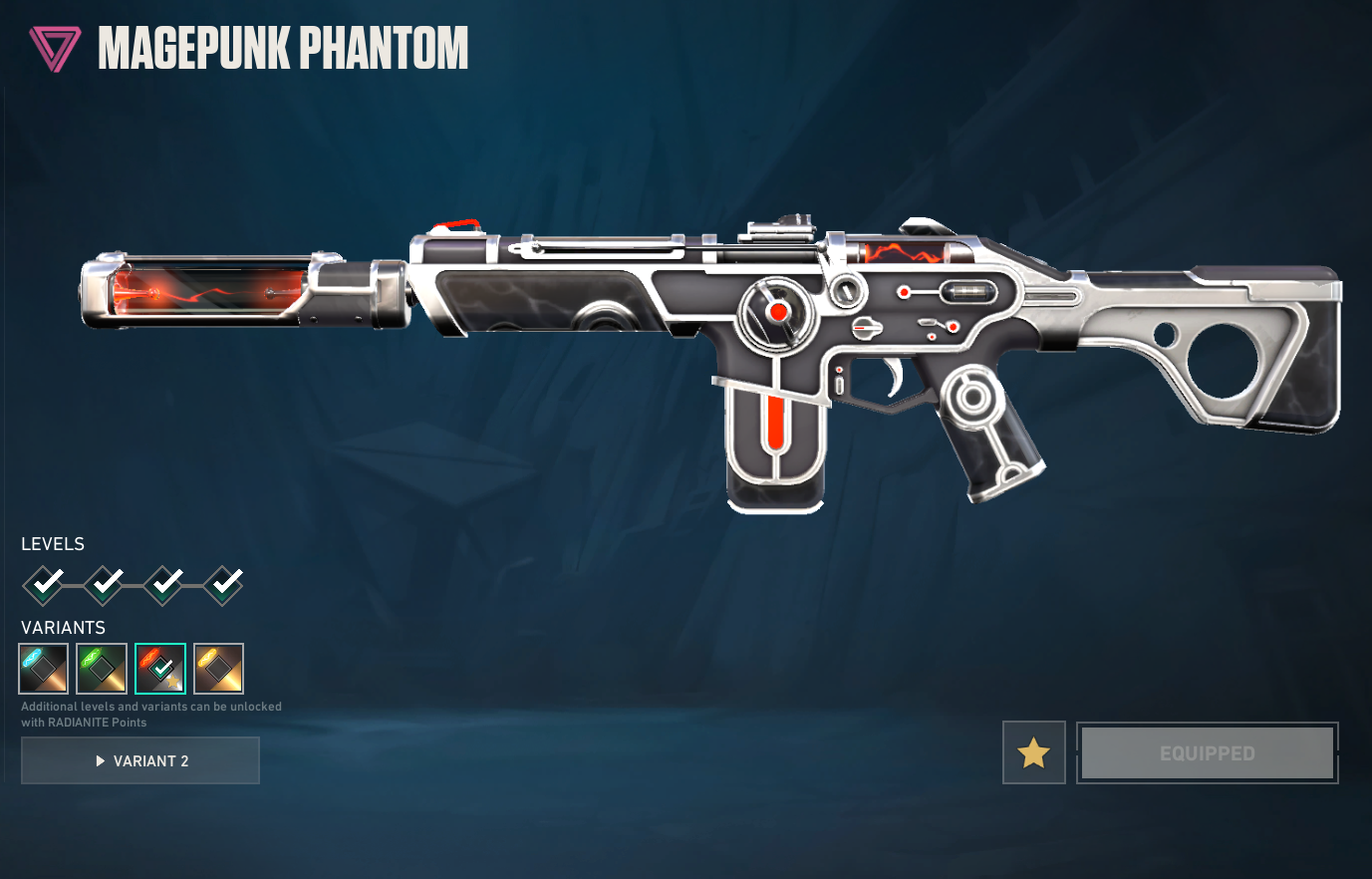The width and height of the screenshot is (1372, 879).
Task: Click the Equipped button
Action: (1207, 752)
